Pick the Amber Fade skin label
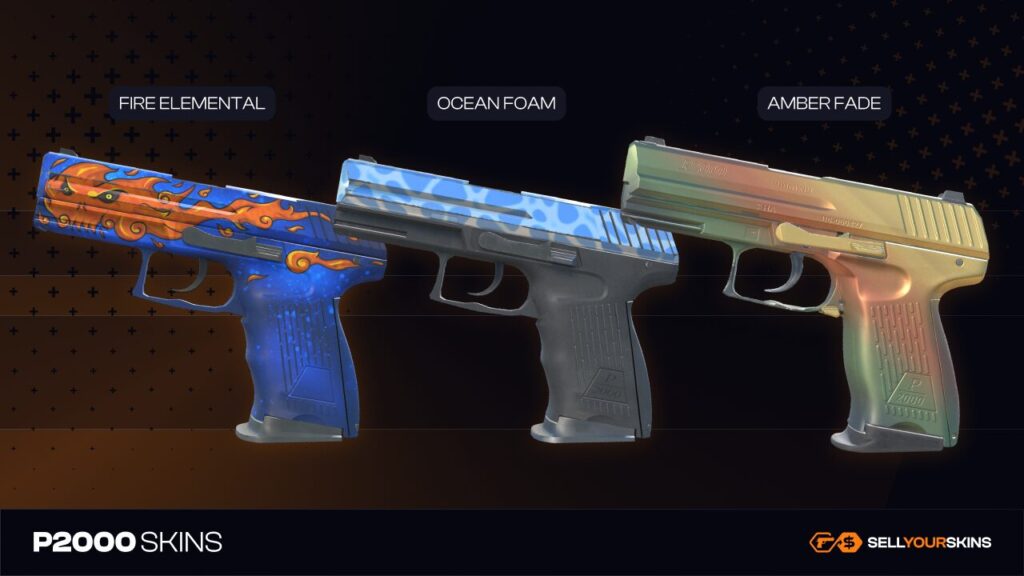 pyautogui.click(x=823, y=103)
